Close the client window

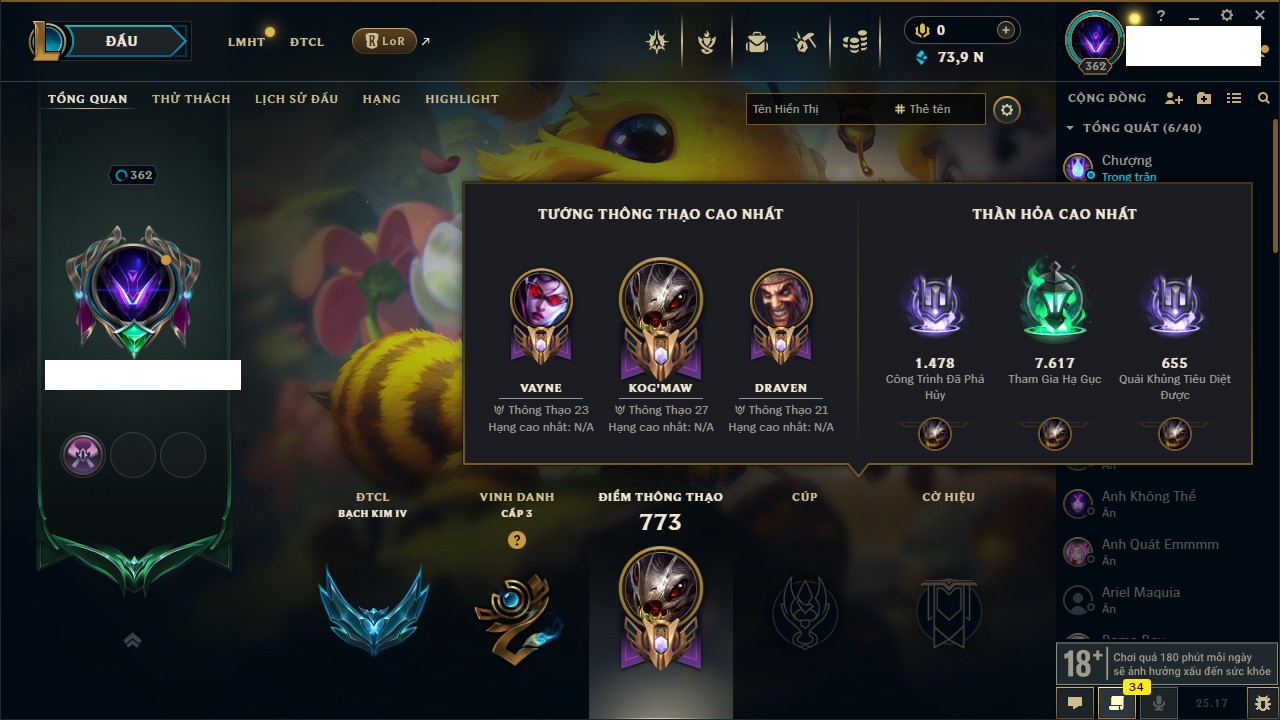(x=1258, y=16)
